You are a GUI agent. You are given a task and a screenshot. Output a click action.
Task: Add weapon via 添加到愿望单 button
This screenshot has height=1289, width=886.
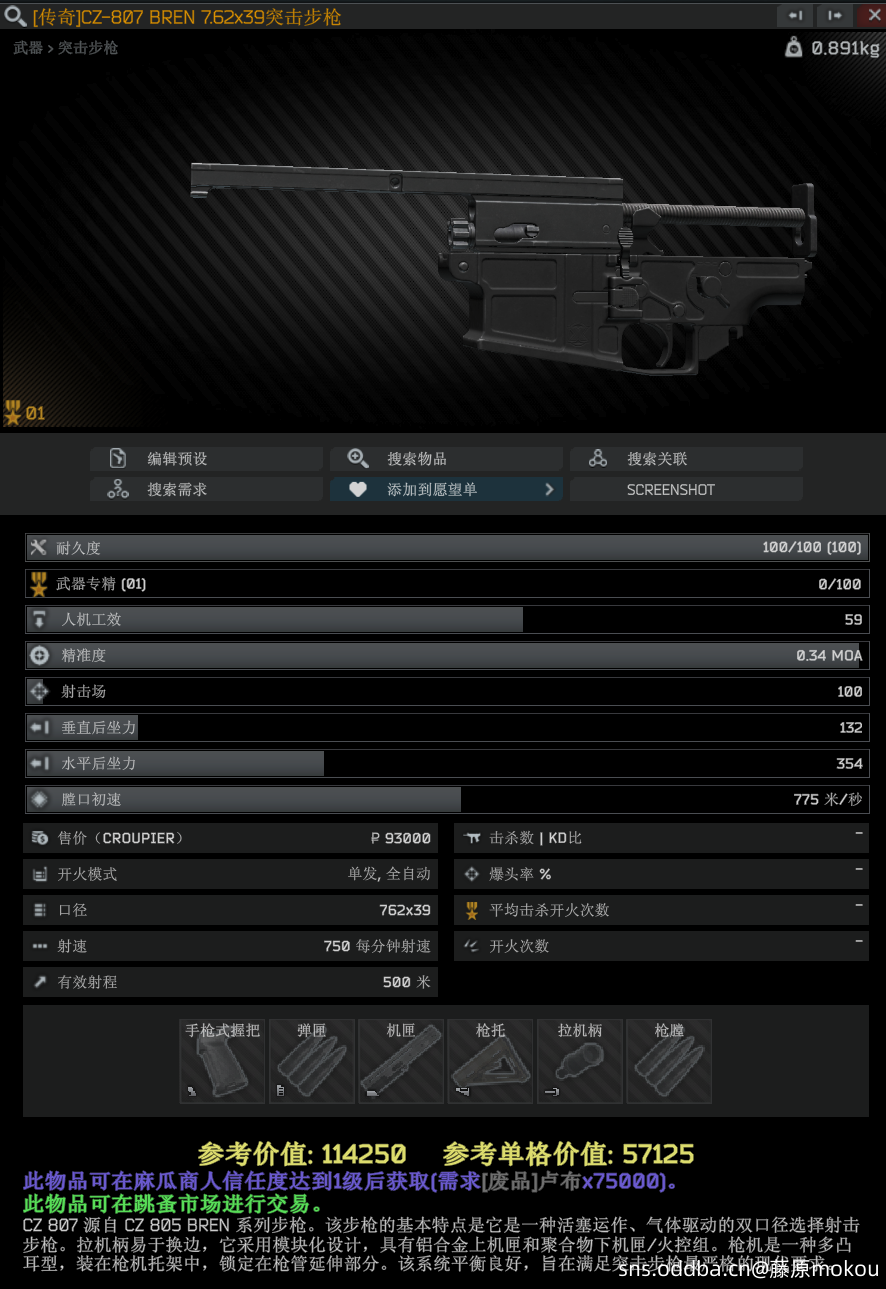point(446,490)
